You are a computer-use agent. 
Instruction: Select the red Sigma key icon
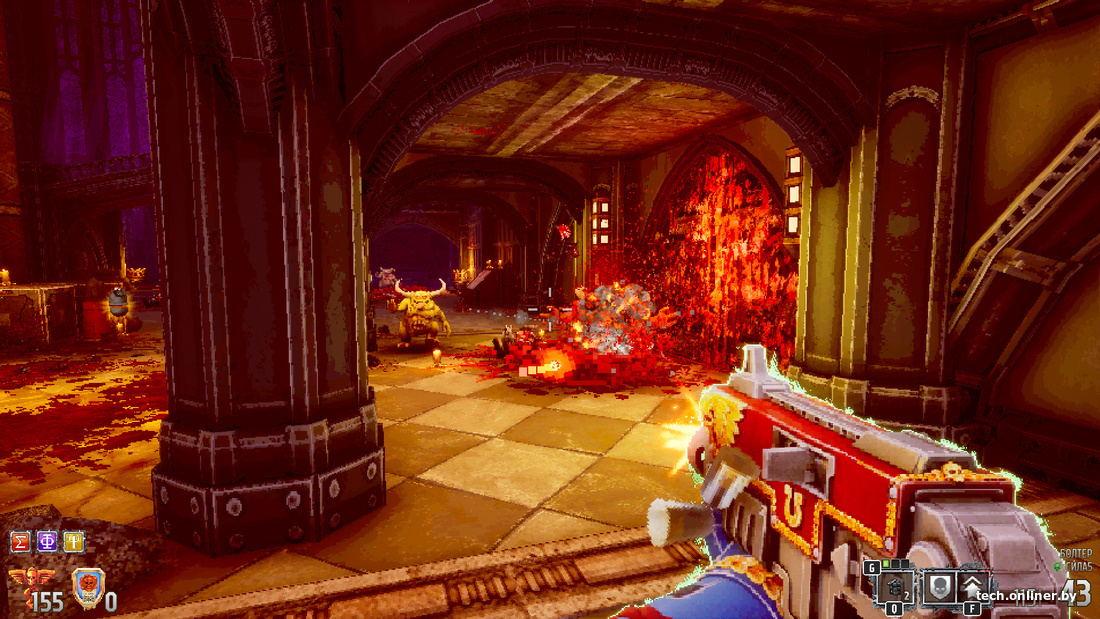coord(19,542)
